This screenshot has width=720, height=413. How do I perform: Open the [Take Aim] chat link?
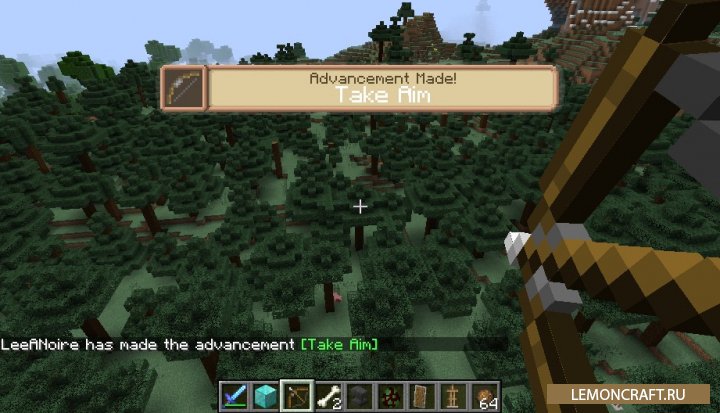point(339,344)
